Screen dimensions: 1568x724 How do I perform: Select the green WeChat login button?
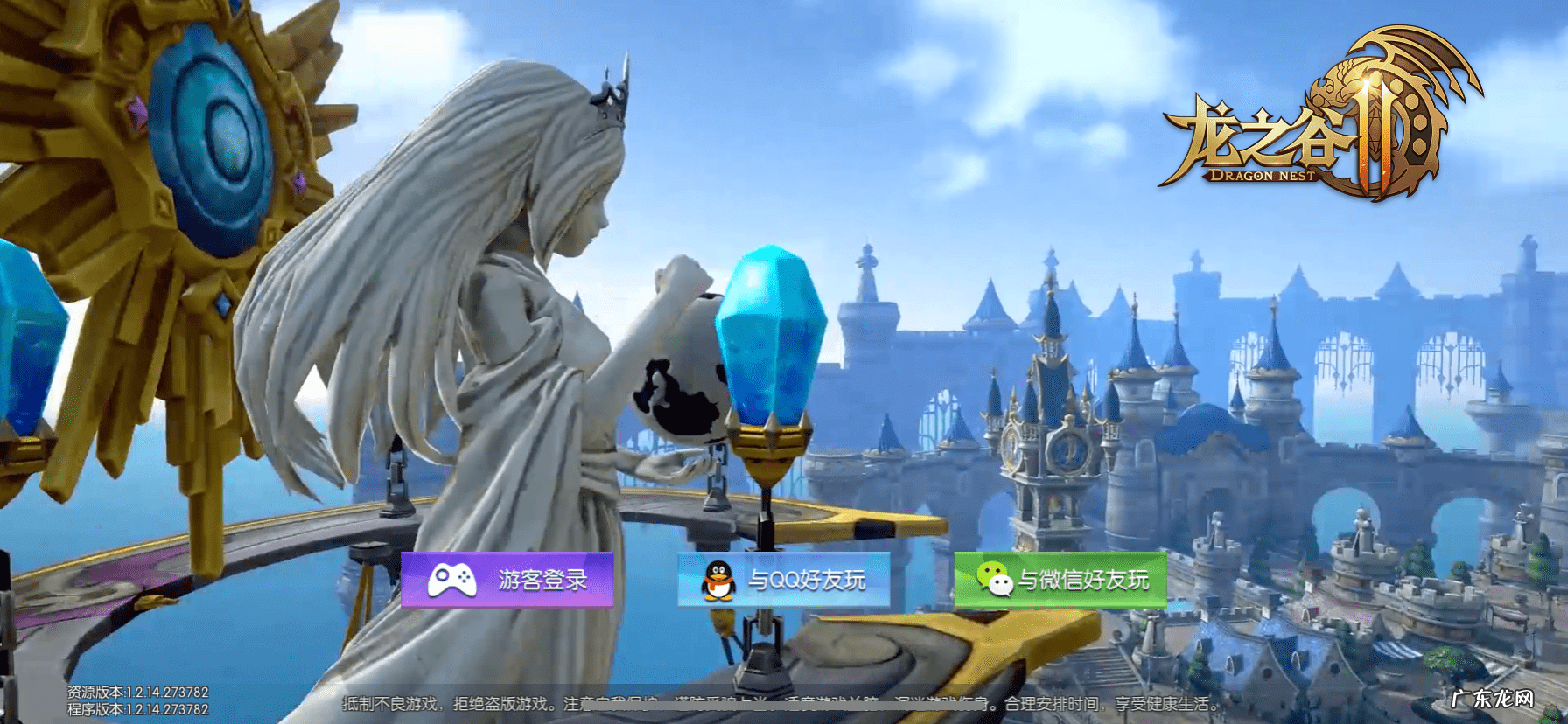click(x=1060, y=580)
